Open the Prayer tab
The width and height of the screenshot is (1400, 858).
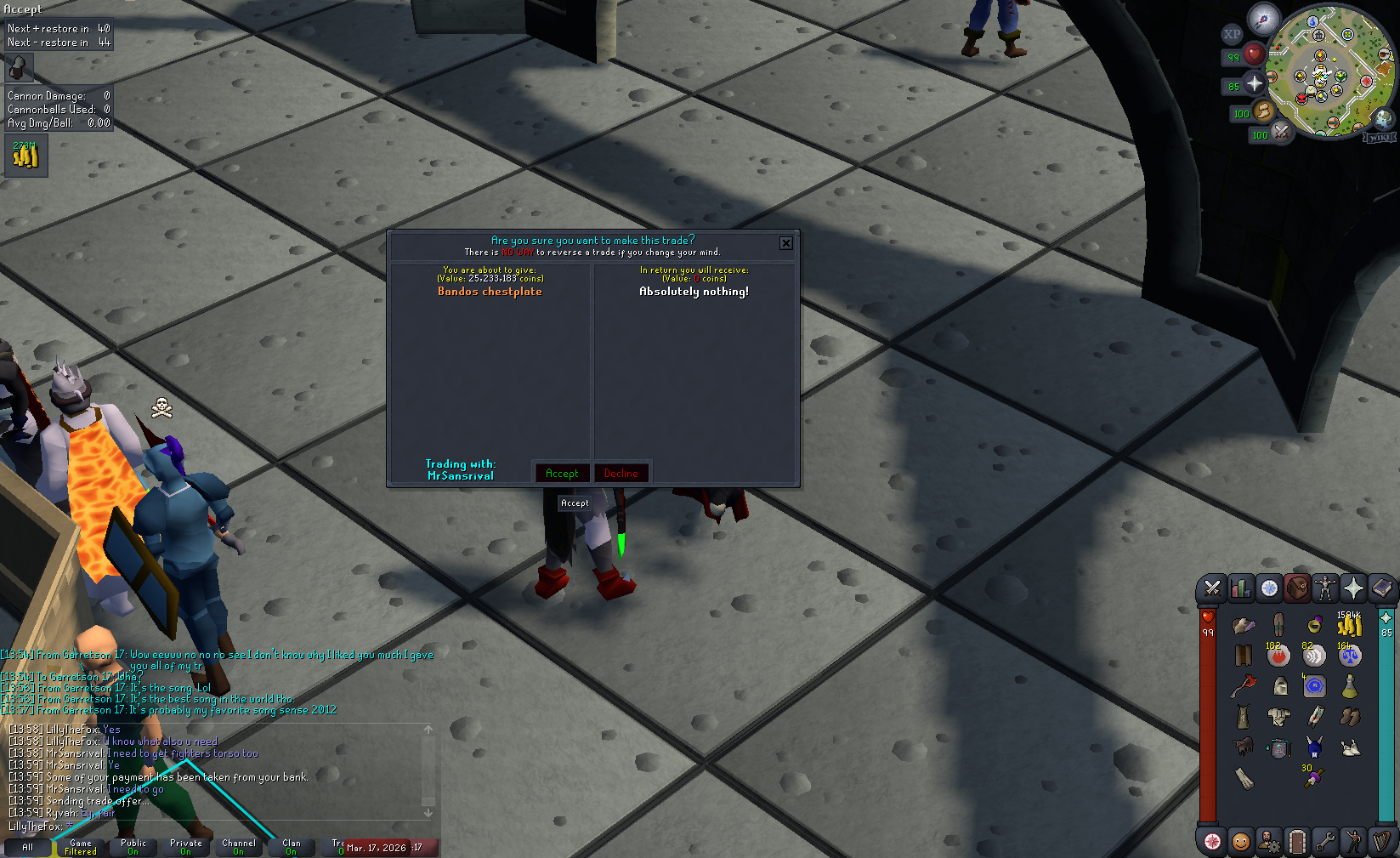pos(1355,588)
